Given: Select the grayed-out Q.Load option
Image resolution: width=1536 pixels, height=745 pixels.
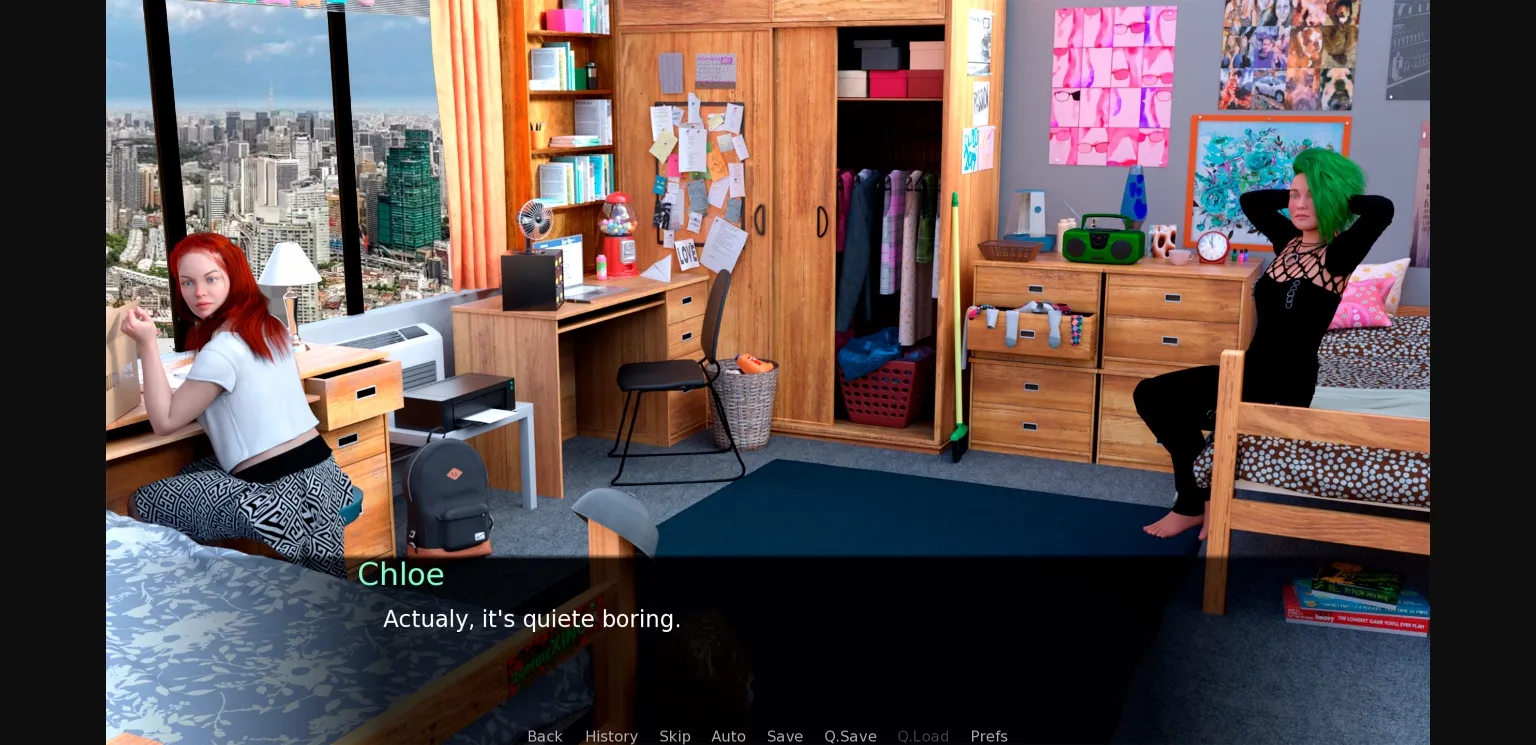Looking at the screenshot, I should (x=923, y=736).
